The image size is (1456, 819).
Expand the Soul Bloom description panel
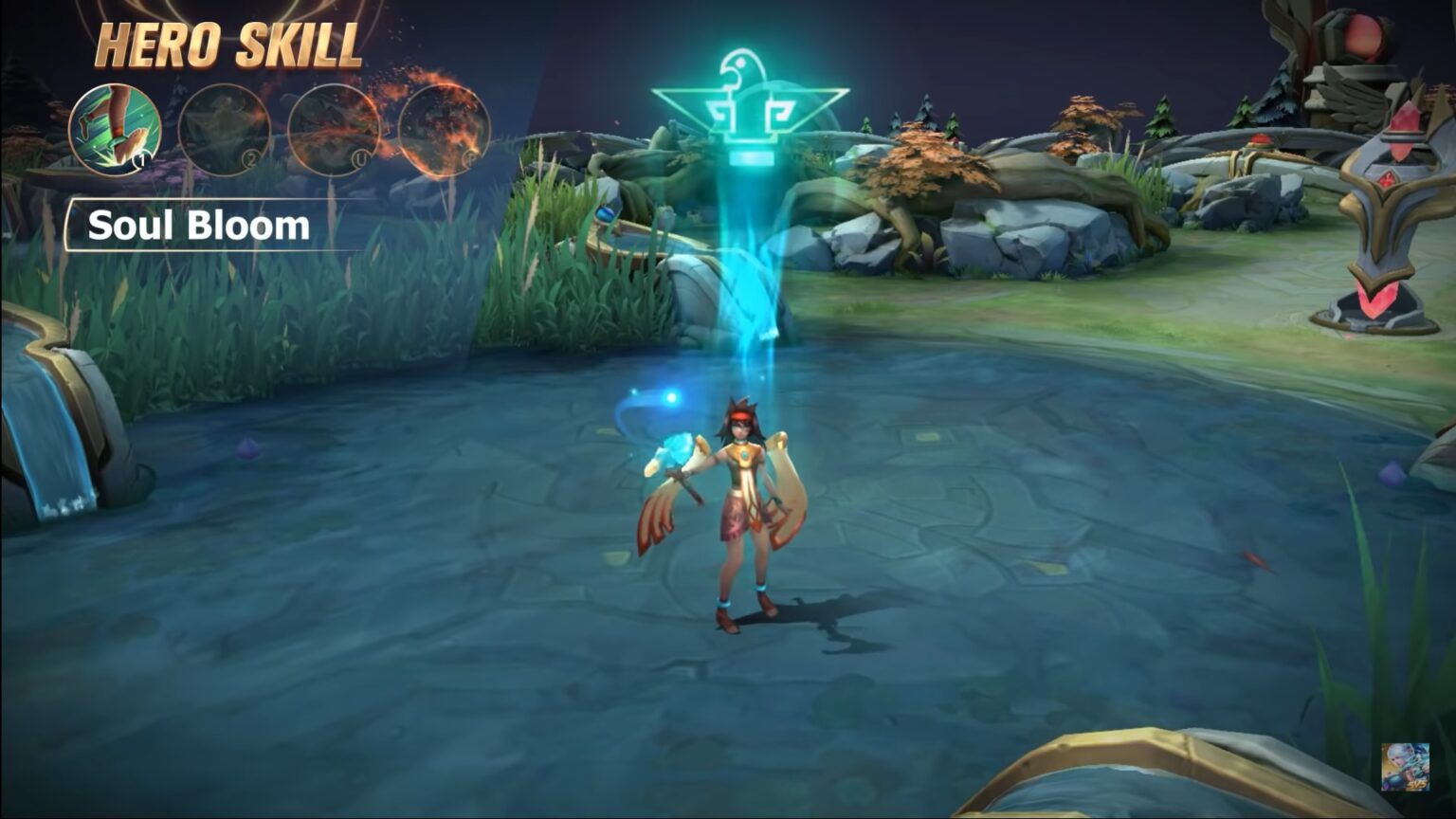pyautogui.click(x=199, y=225)
